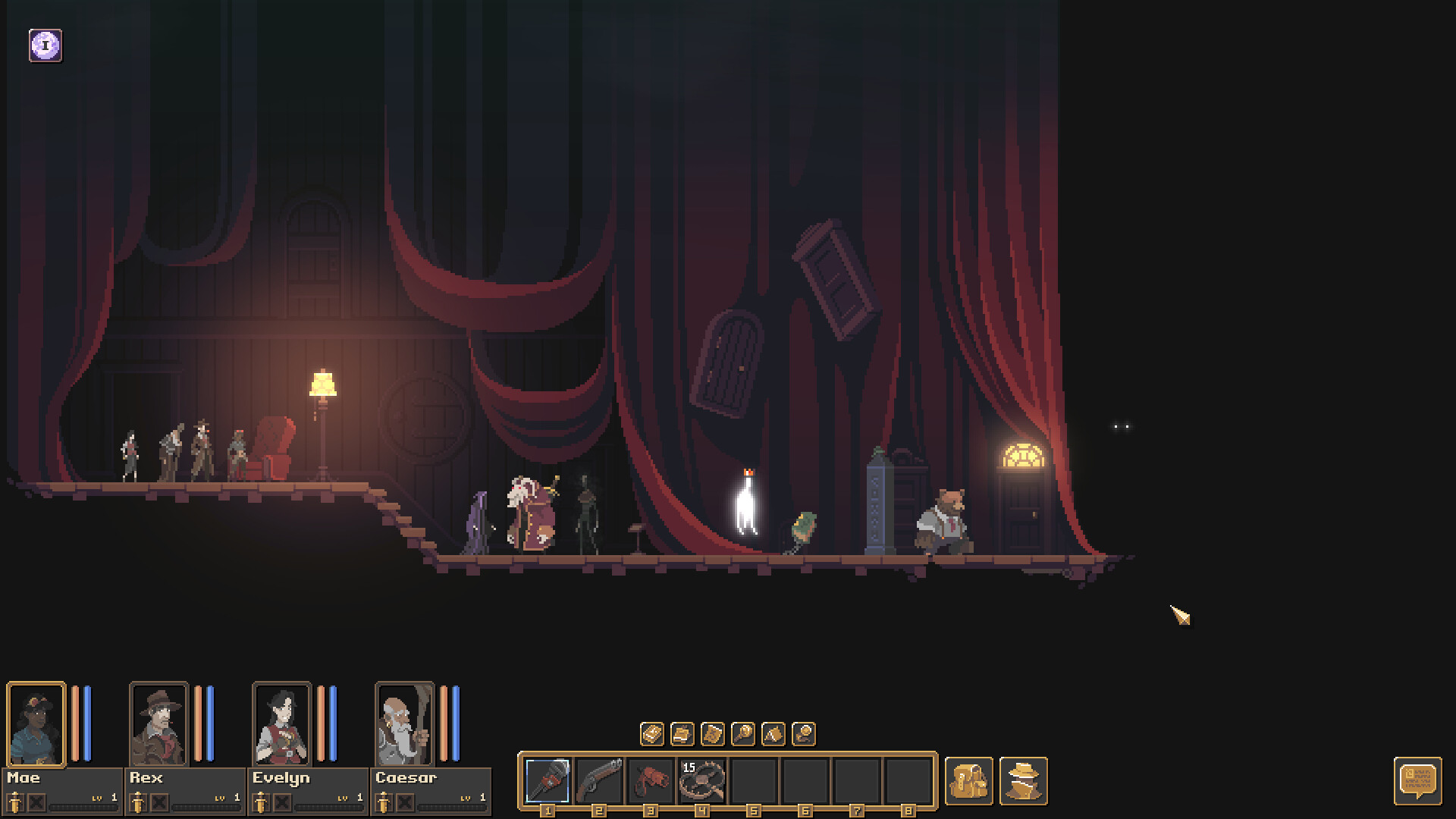This screenshot has height=819, width=1456.
Task: Click the key icon in the top menu row
Action: click(x=745, y=734)
